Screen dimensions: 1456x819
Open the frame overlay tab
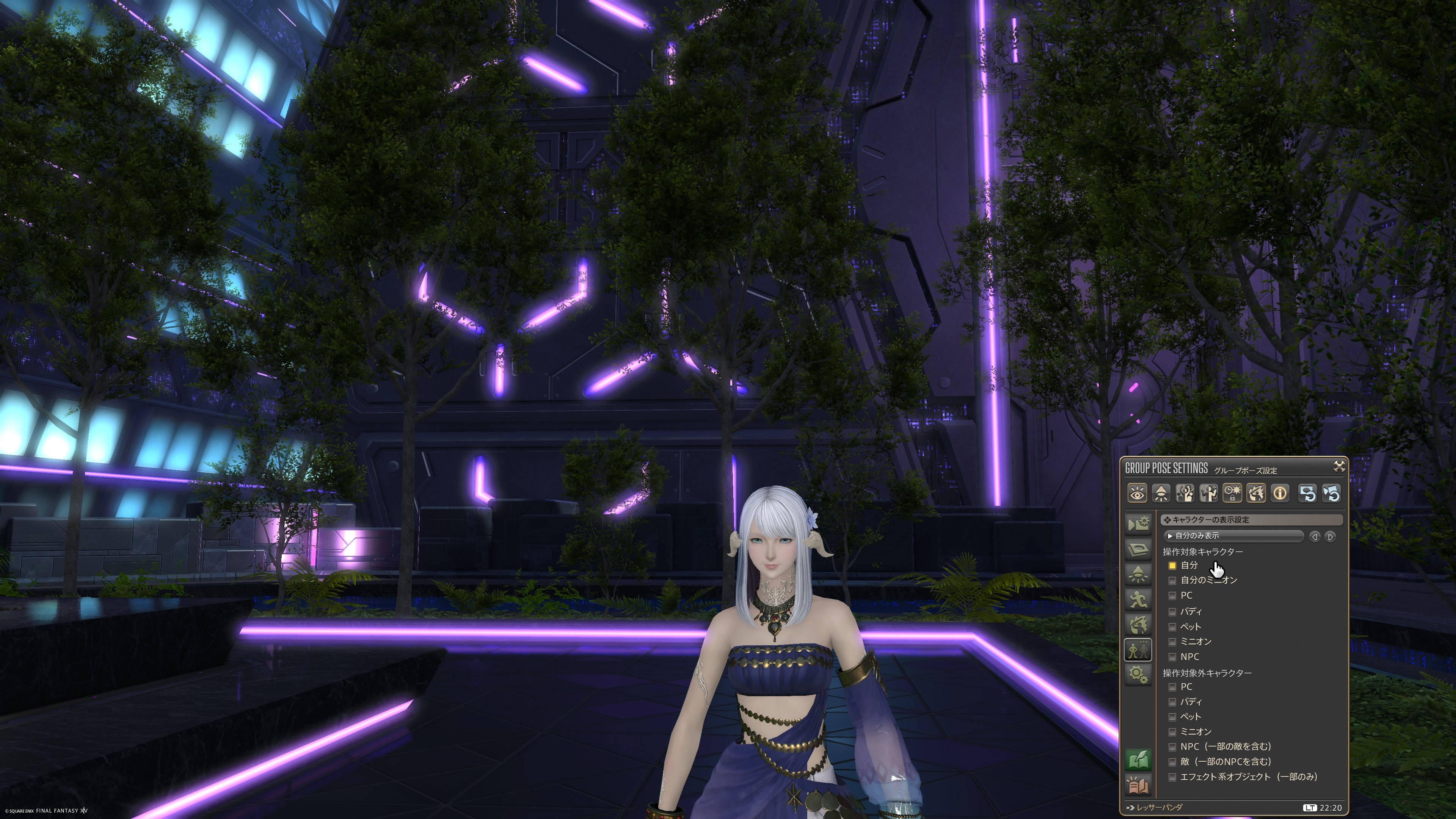(x=1138, y=549)
